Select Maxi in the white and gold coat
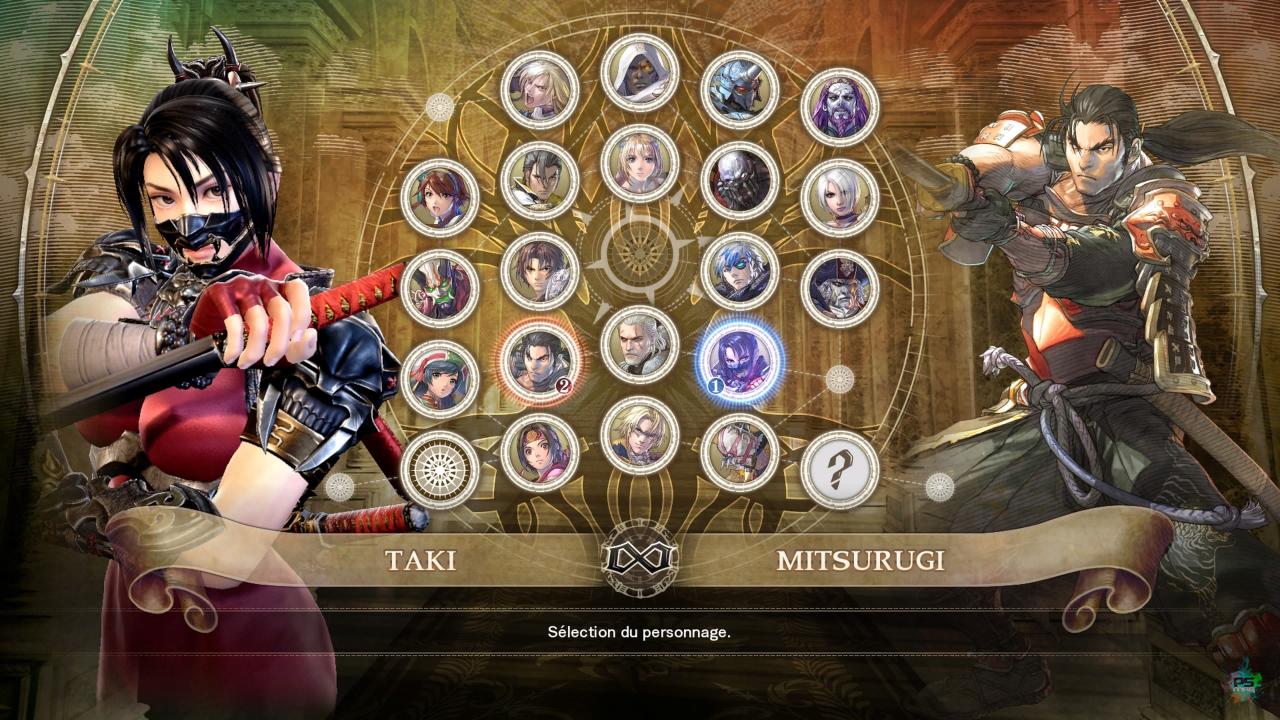This screenshot has width=1280, height=720. click(x=540, y=180)
